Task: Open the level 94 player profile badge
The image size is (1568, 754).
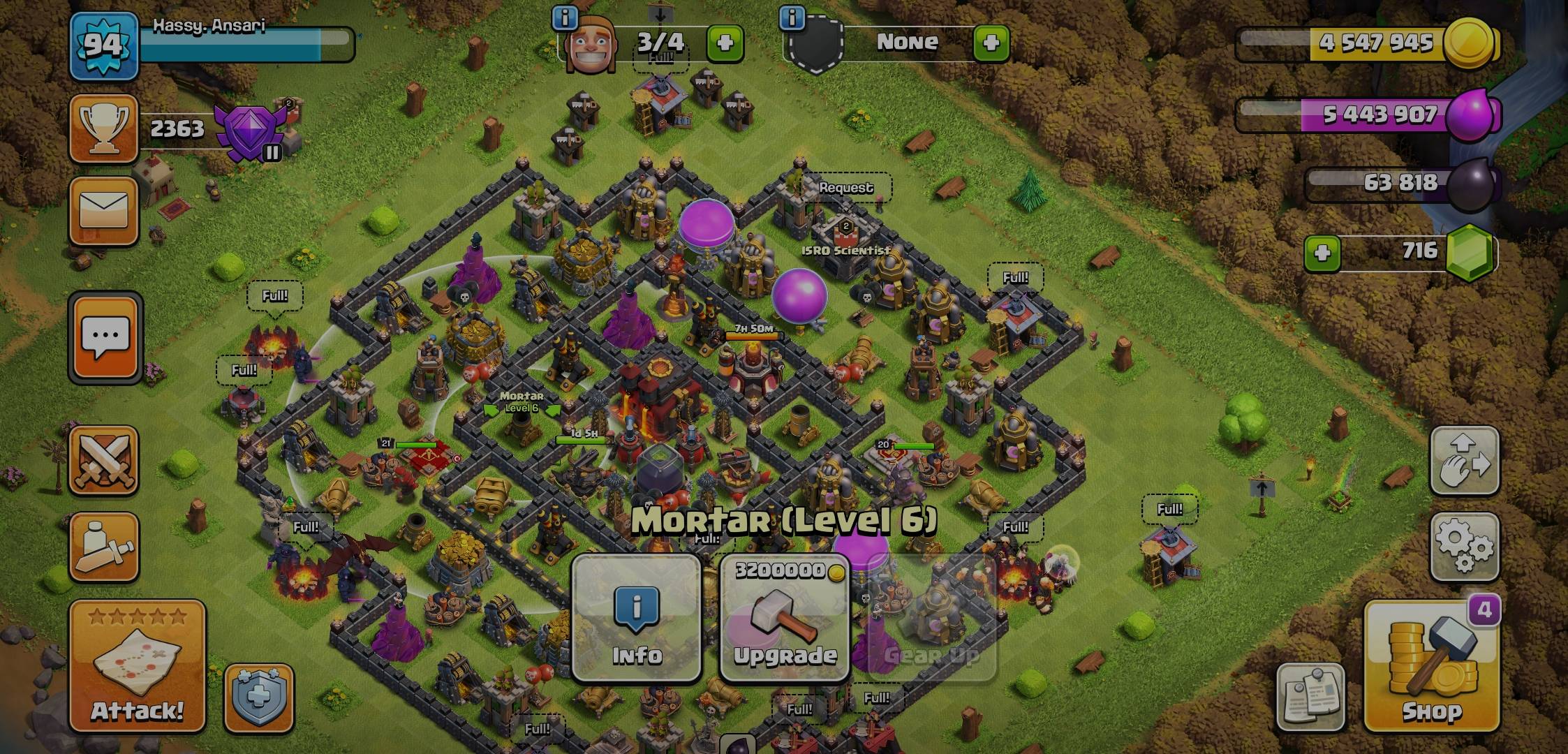Action: 103,46
